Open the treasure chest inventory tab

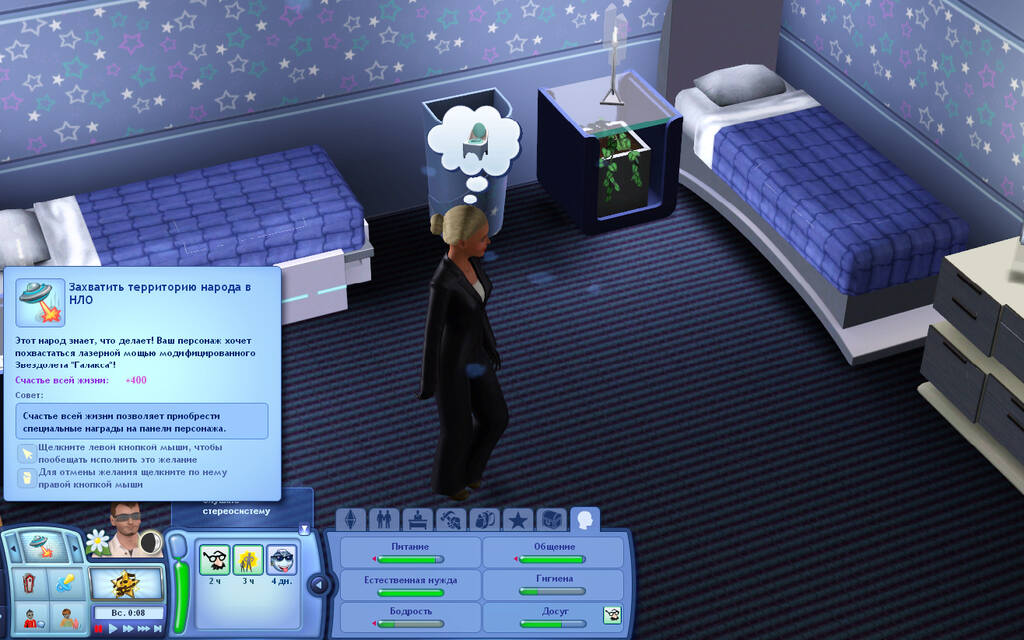tap(551, 520)
